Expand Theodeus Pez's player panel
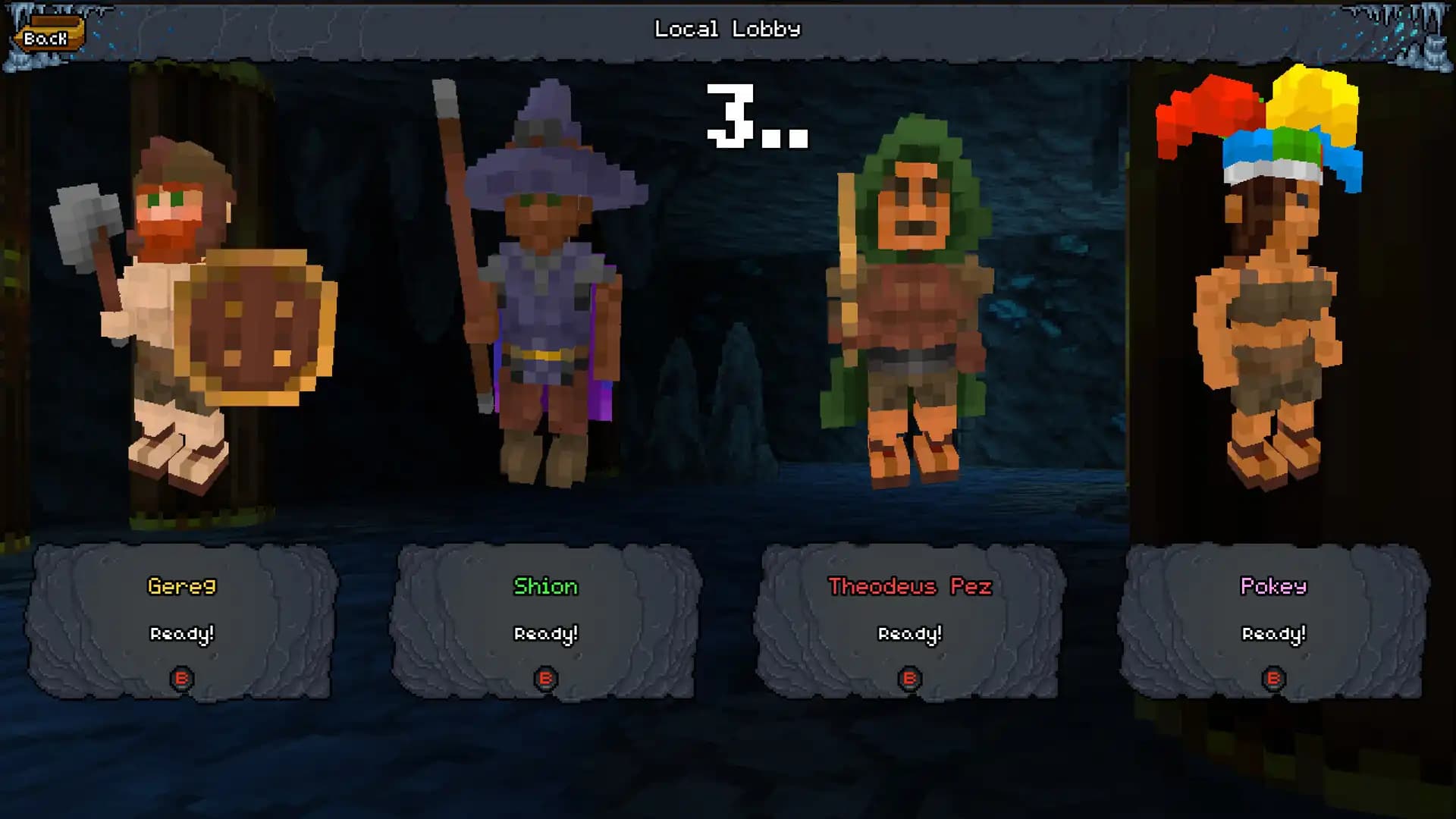The width and height of the screenshot is (1456, 819). tap(910, 618)
